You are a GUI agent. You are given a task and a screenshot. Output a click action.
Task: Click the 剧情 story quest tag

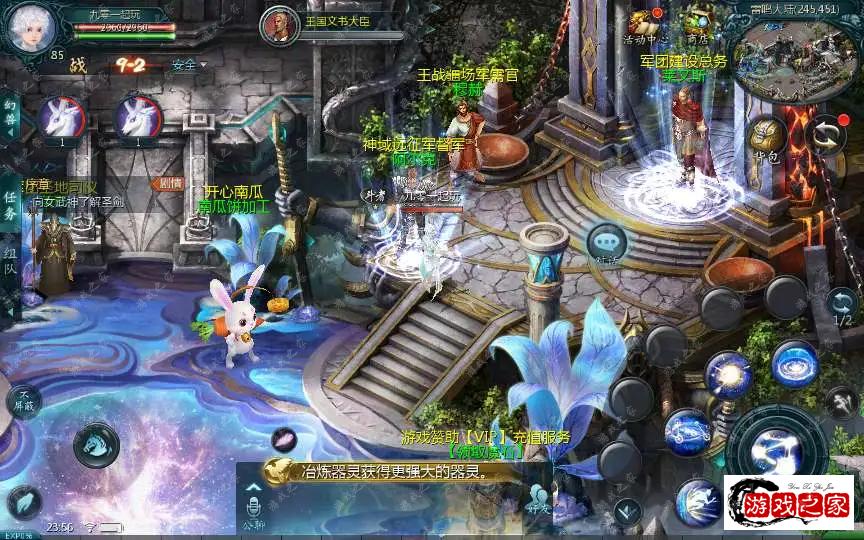pyautogui.click(x=171, y=183)
